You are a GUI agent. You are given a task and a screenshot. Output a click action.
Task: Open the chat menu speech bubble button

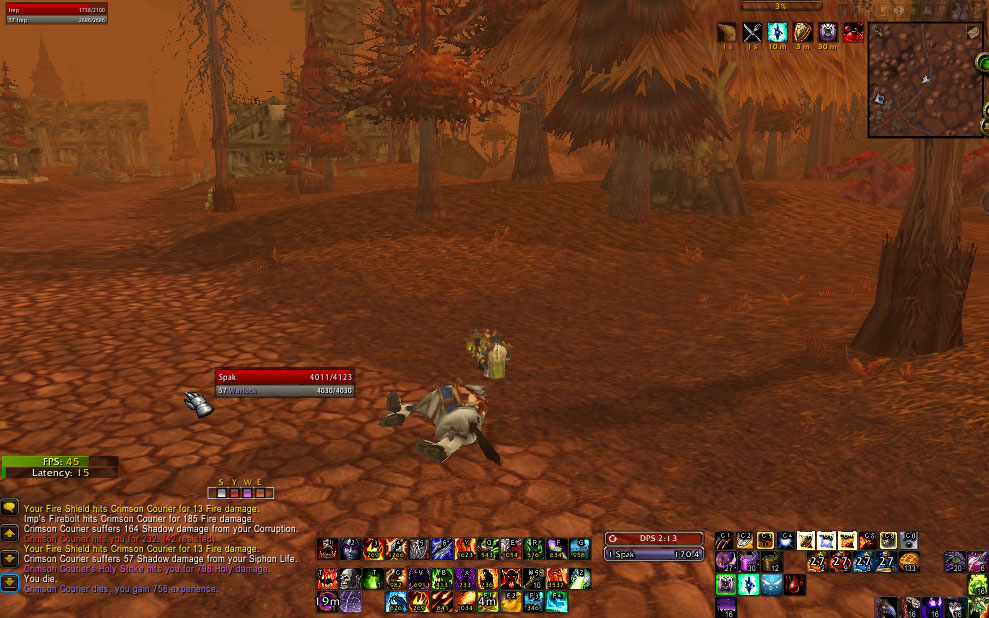point(9,508)
